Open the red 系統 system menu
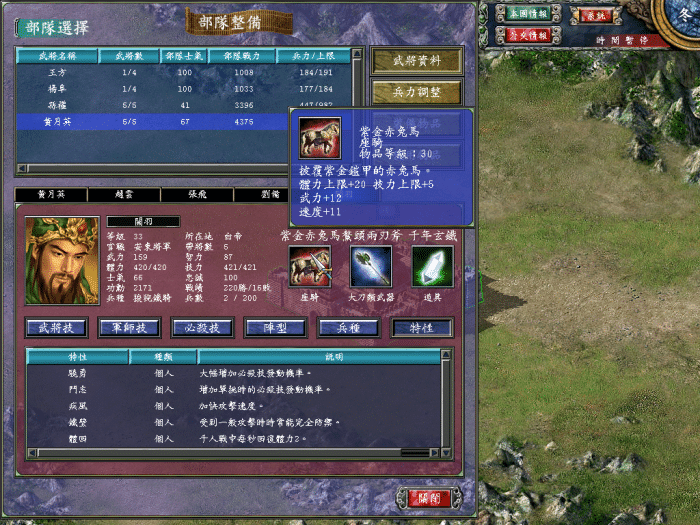This screenshot has width=700, height=525. [595, 16]
